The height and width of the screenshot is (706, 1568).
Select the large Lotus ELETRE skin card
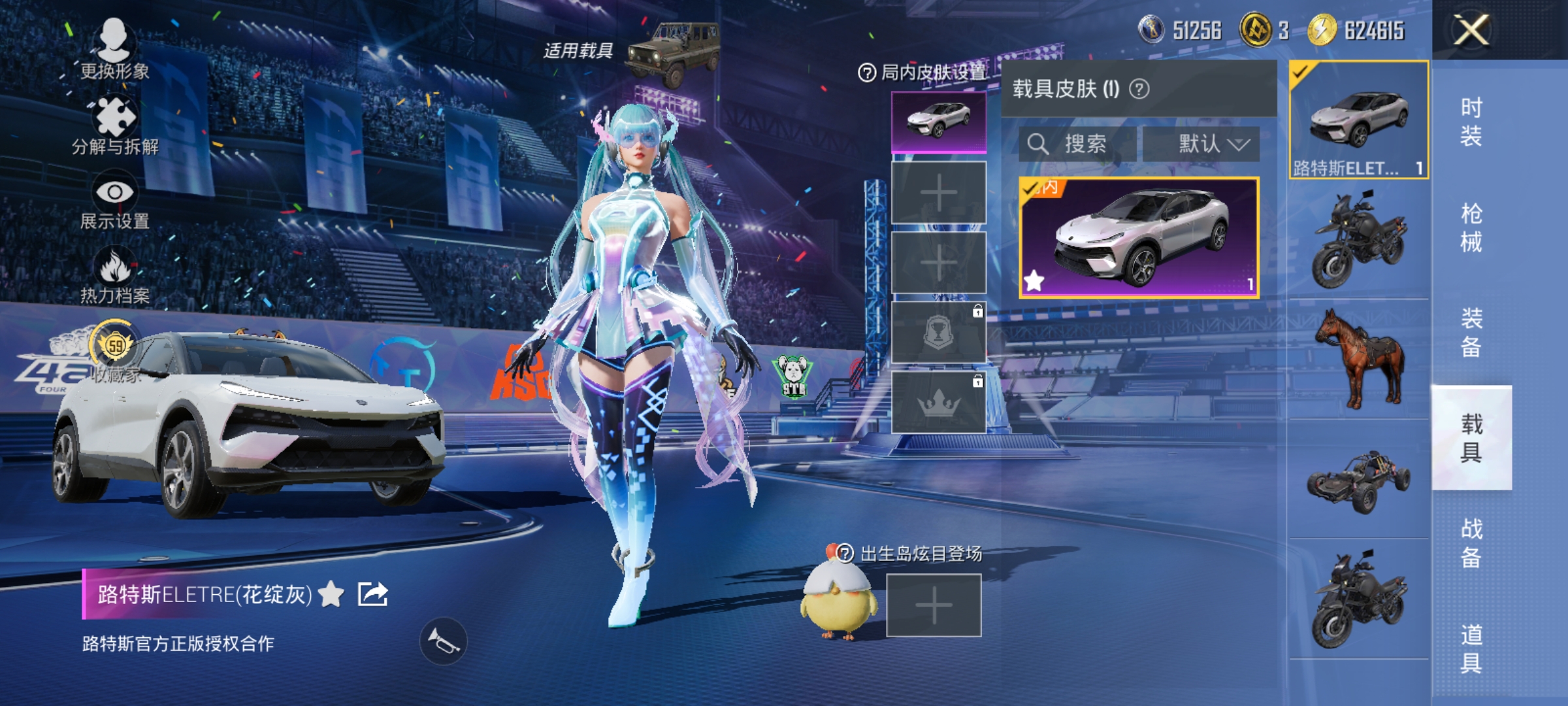[x=1139, y=238]
